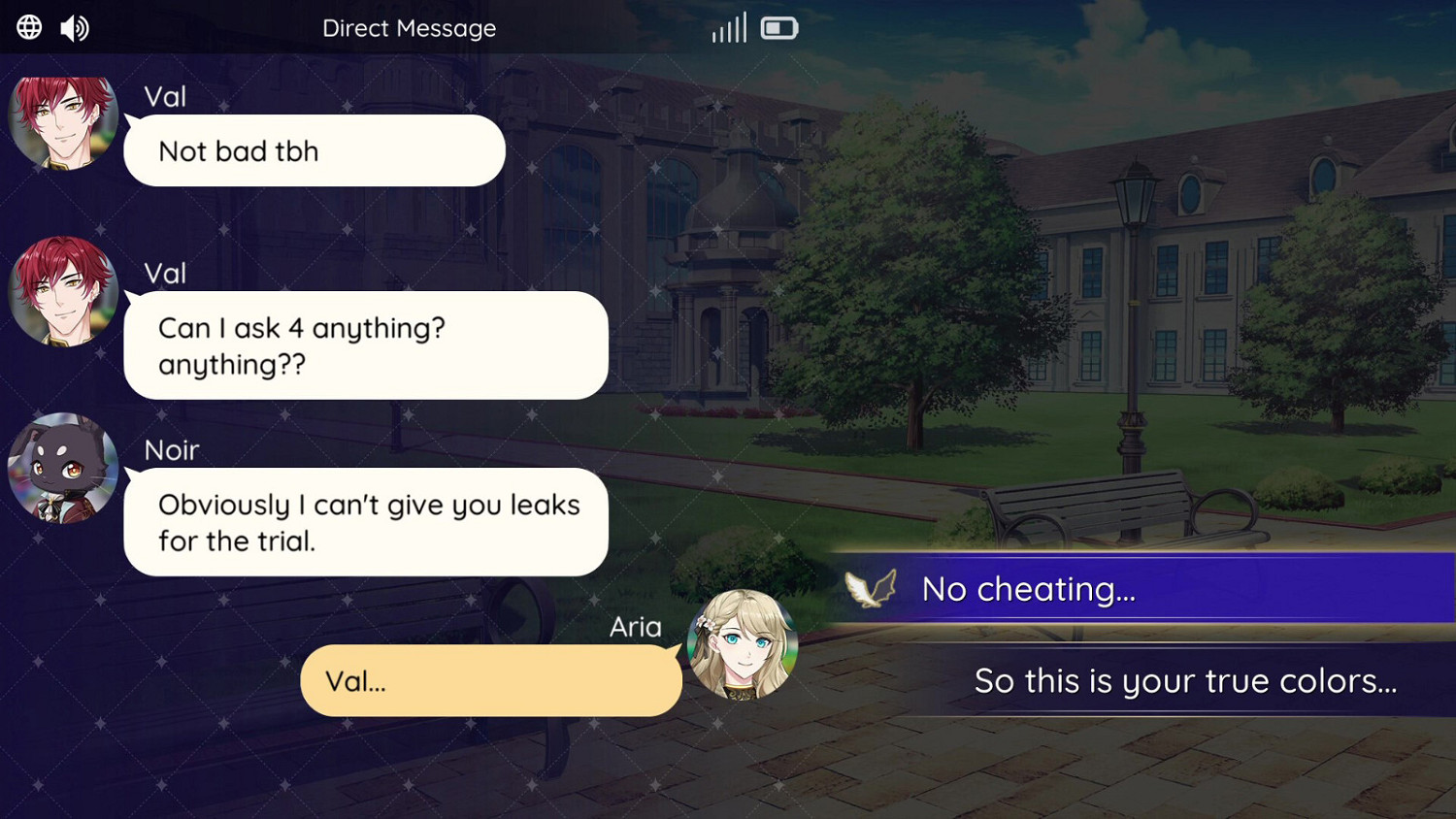Click the 'So this is your true colors...' line
This screenshot has width=1456, height=819.
(1184, 680)
